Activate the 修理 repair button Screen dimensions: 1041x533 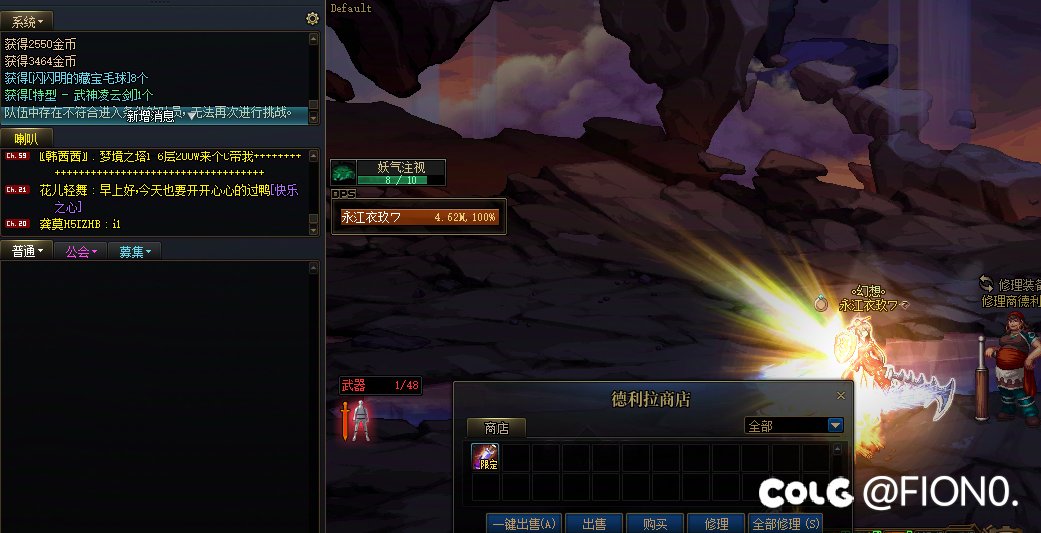click(716, 523)
